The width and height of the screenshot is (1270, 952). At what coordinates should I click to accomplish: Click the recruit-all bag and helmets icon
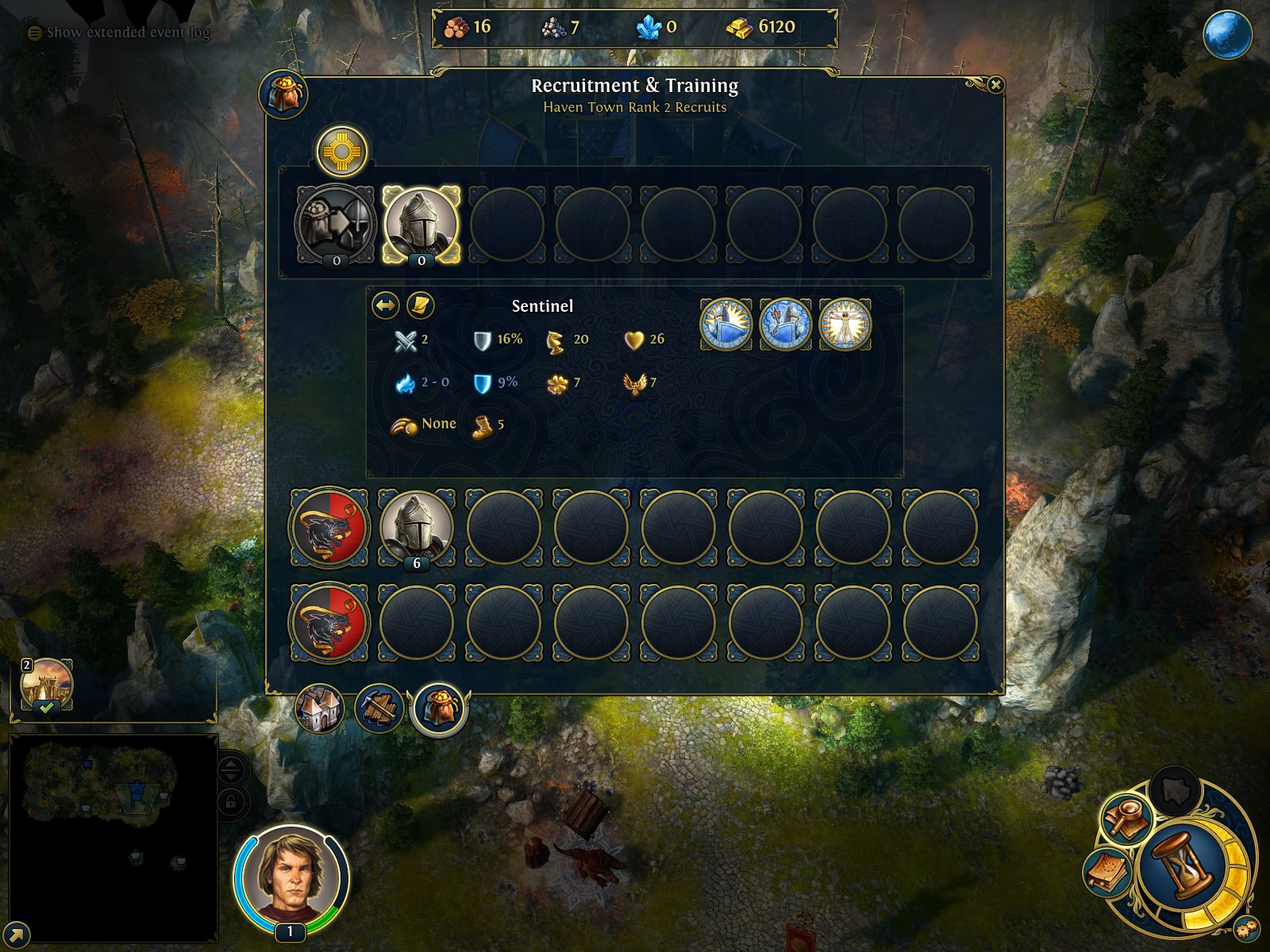336,225
